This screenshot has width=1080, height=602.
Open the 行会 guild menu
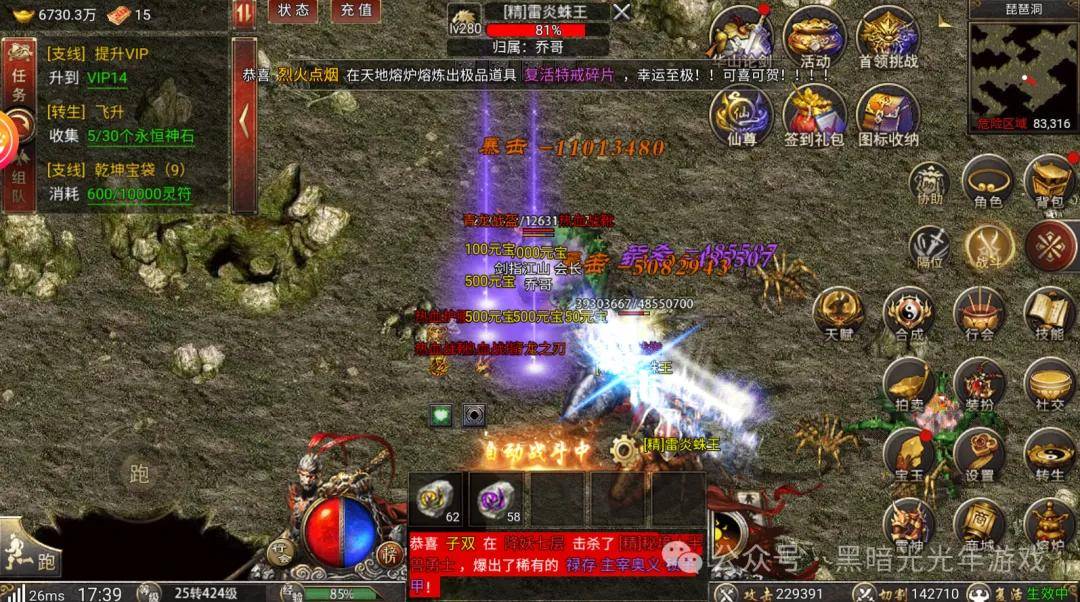click(x=980, y=314)
